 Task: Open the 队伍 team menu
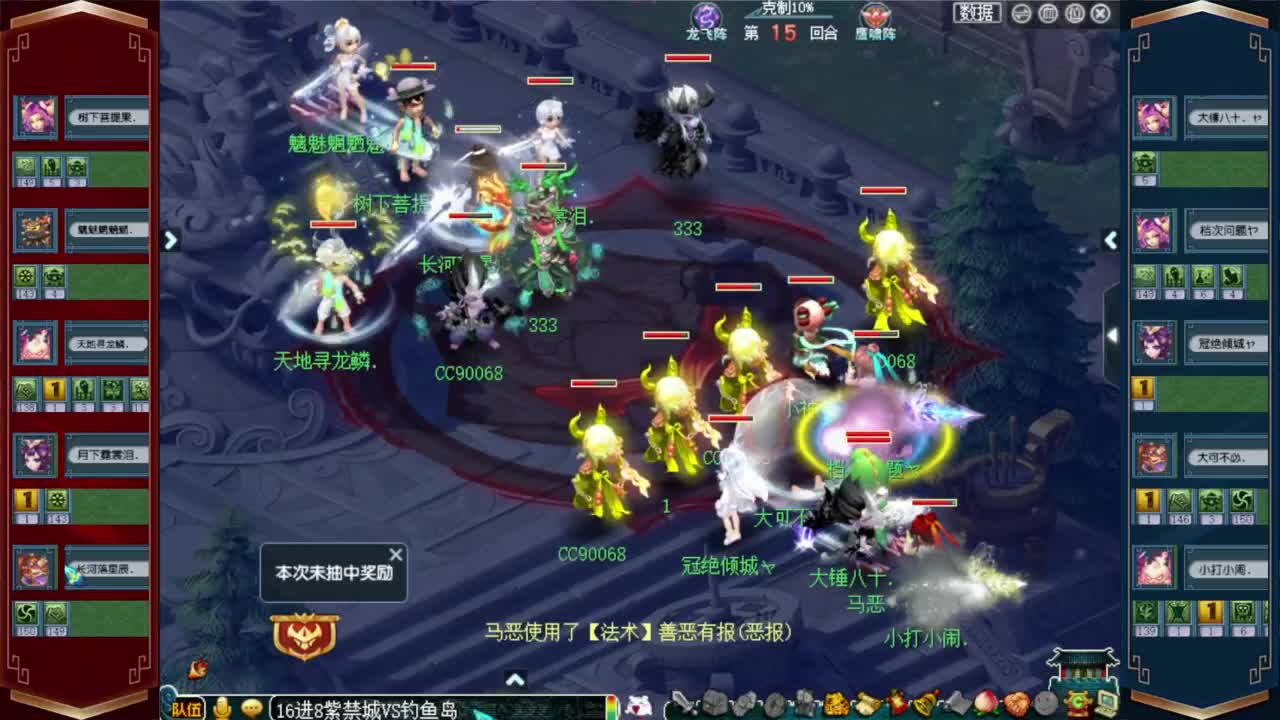(x=186, y=708)
